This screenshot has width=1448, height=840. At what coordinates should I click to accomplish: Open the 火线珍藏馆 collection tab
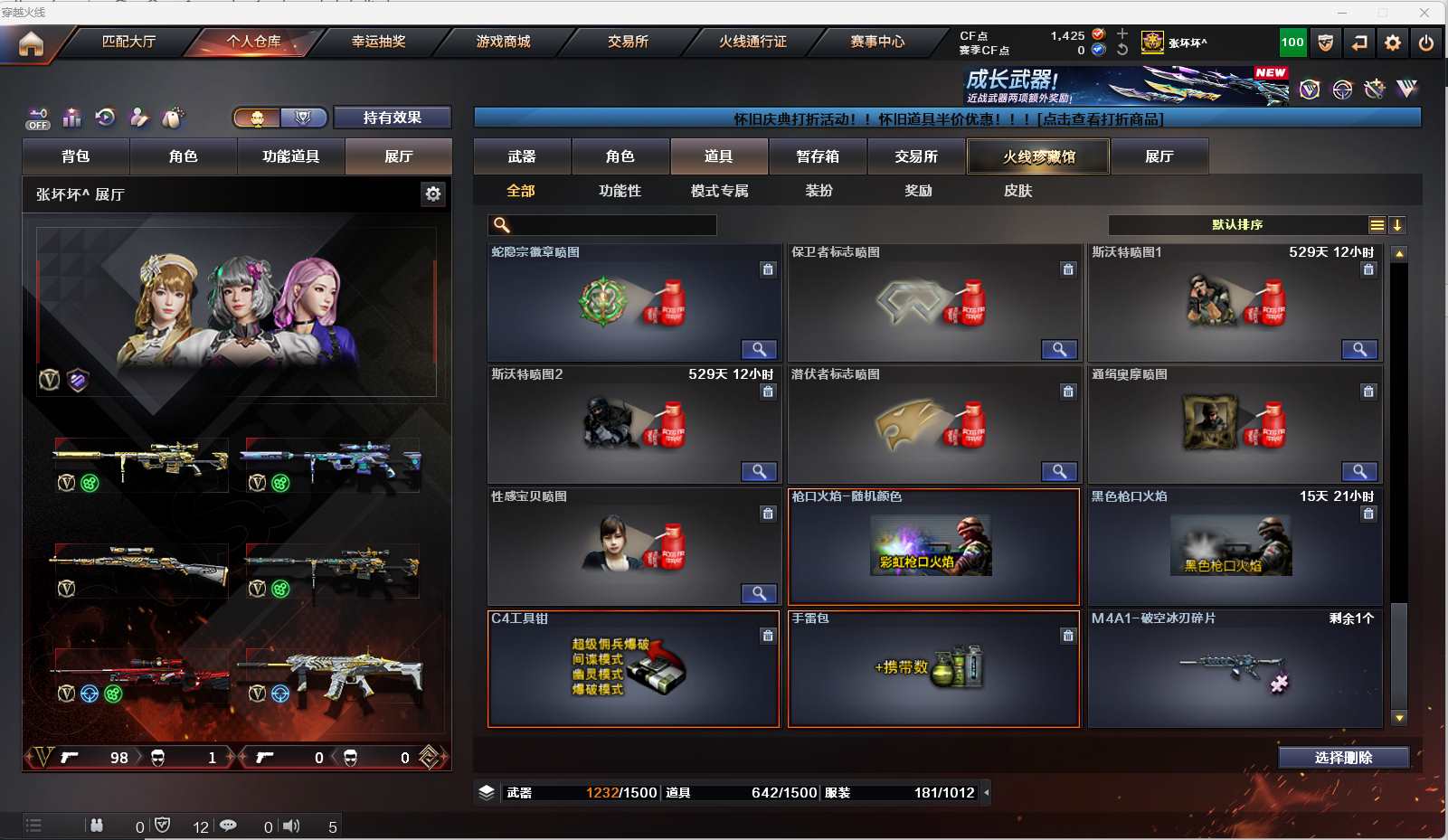click(1038, 156)
